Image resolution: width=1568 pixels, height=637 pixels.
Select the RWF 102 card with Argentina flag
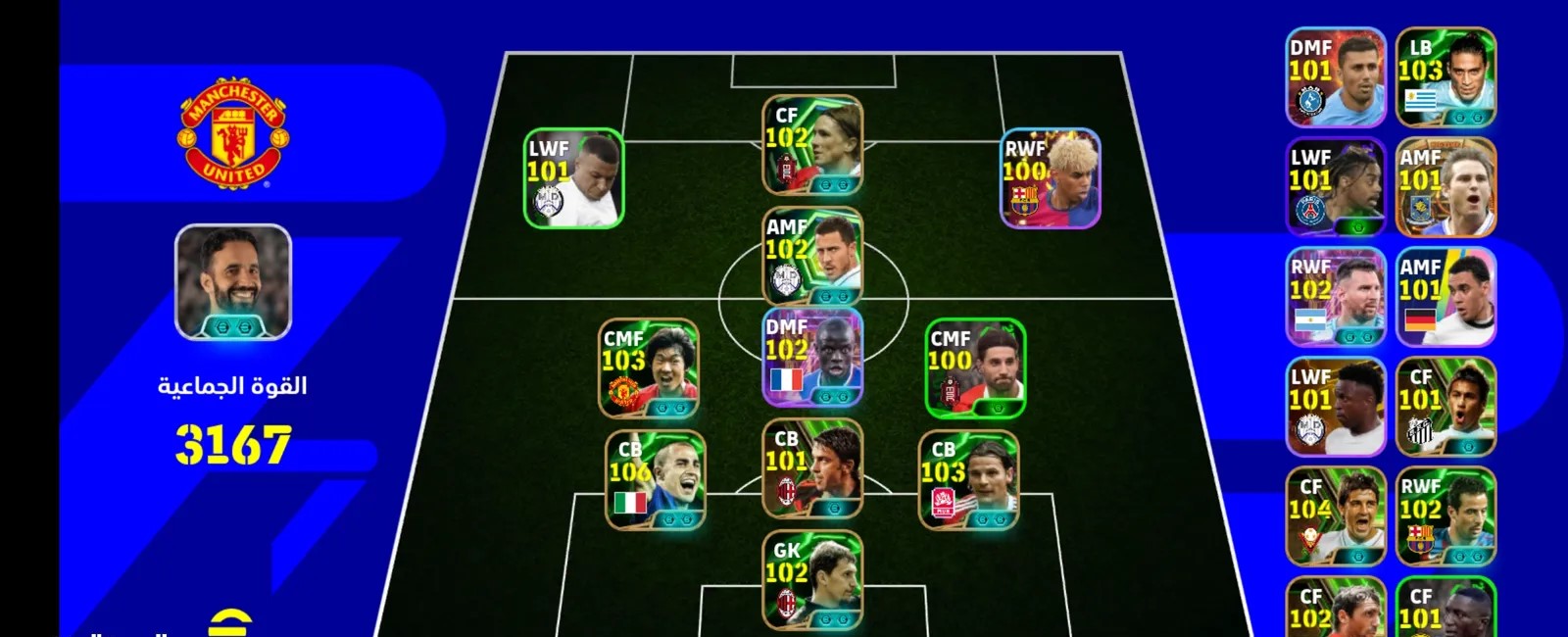tap(1335, 297)
